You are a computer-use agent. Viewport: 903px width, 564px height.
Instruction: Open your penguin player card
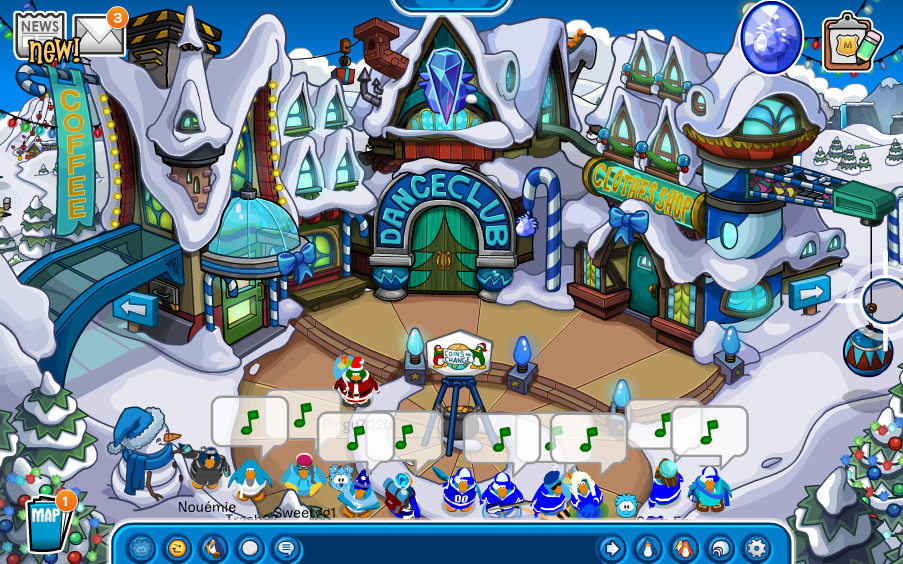(648, 548)
